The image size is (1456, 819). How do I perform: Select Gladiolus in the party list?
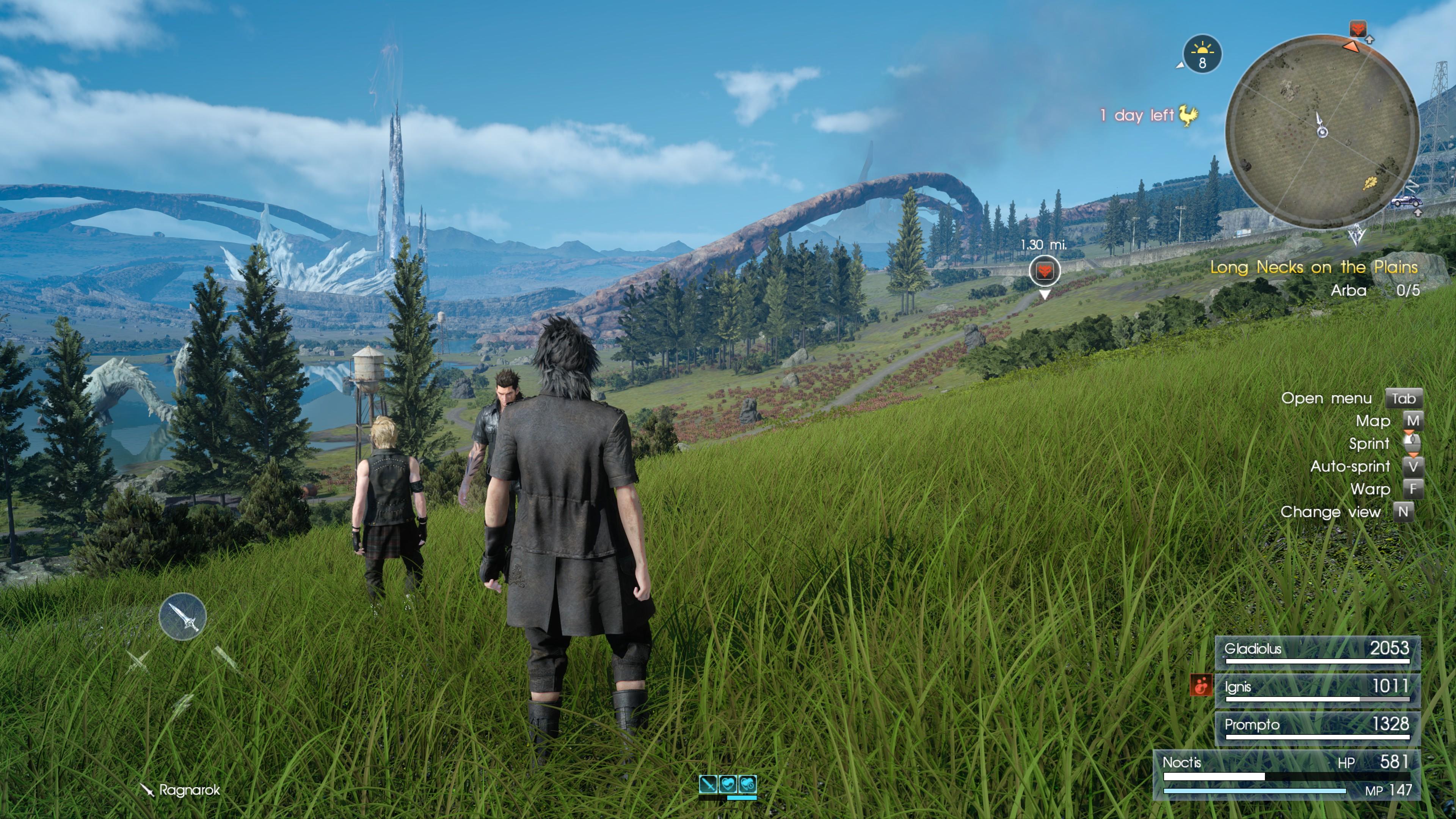point(1317,652)
